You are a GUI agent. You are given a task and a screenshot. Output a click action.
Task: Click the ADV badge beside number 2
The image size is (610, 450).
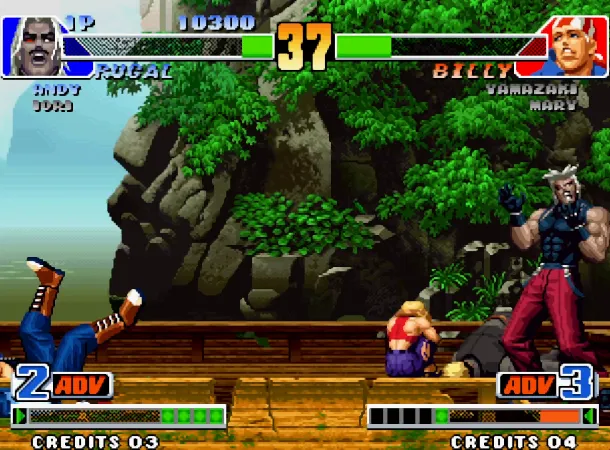[x=82, y=384]
